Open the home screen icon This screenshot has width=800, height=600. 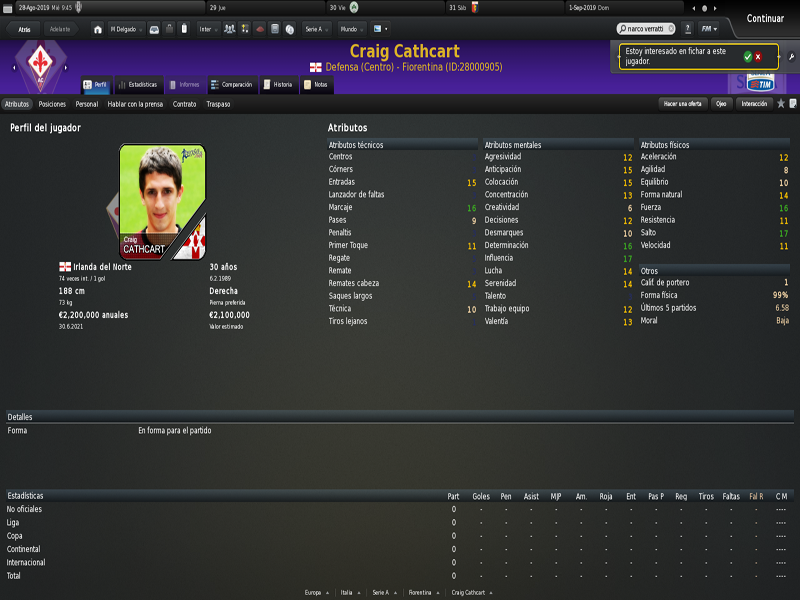97,29
